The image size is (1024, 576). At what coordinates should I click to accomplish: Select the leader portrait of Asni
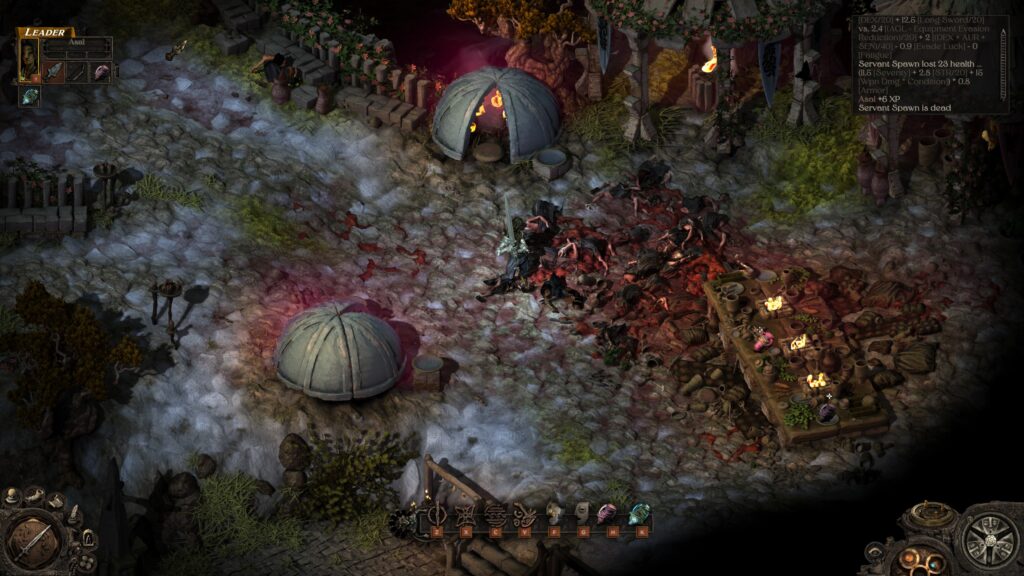(28, 60)
